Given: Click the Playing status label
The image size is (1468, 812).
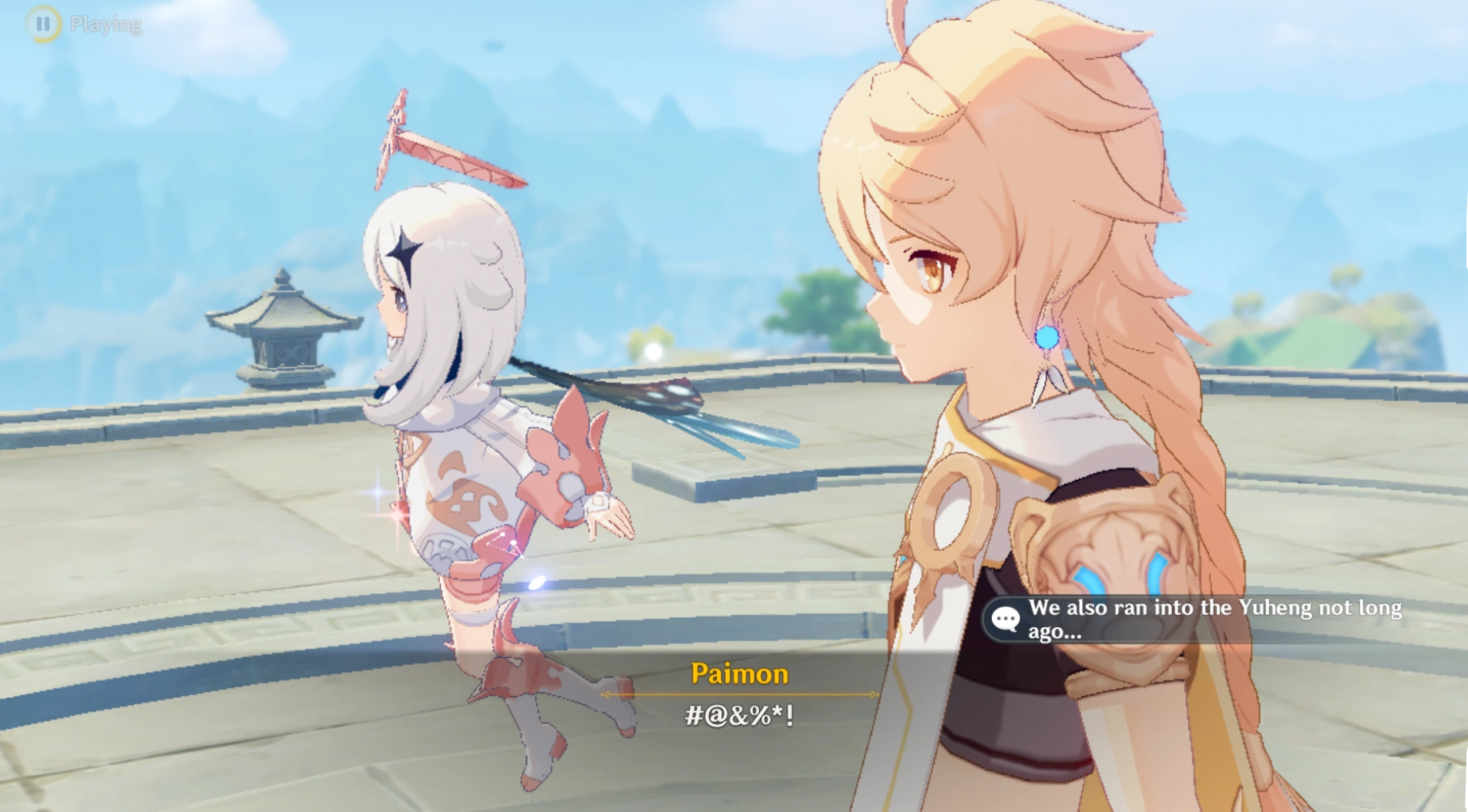Looking at the screenshot, I should coord(106,25).
